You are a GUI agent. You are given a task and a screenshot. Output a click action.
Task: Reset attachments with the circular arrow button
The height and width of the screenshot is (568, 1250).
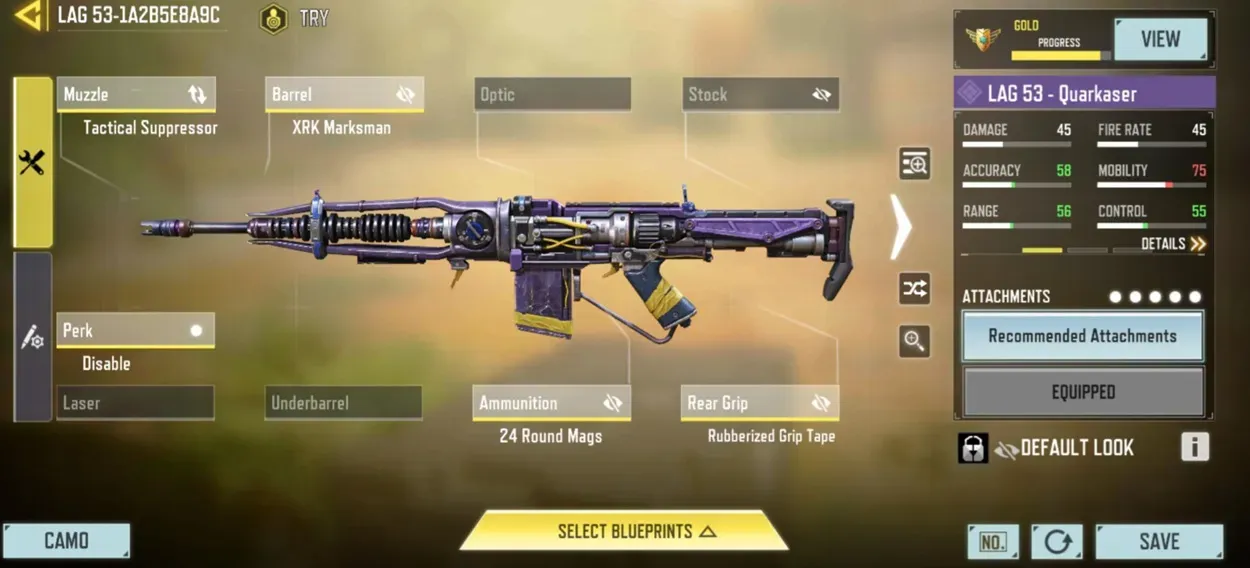pos(1057,542)
